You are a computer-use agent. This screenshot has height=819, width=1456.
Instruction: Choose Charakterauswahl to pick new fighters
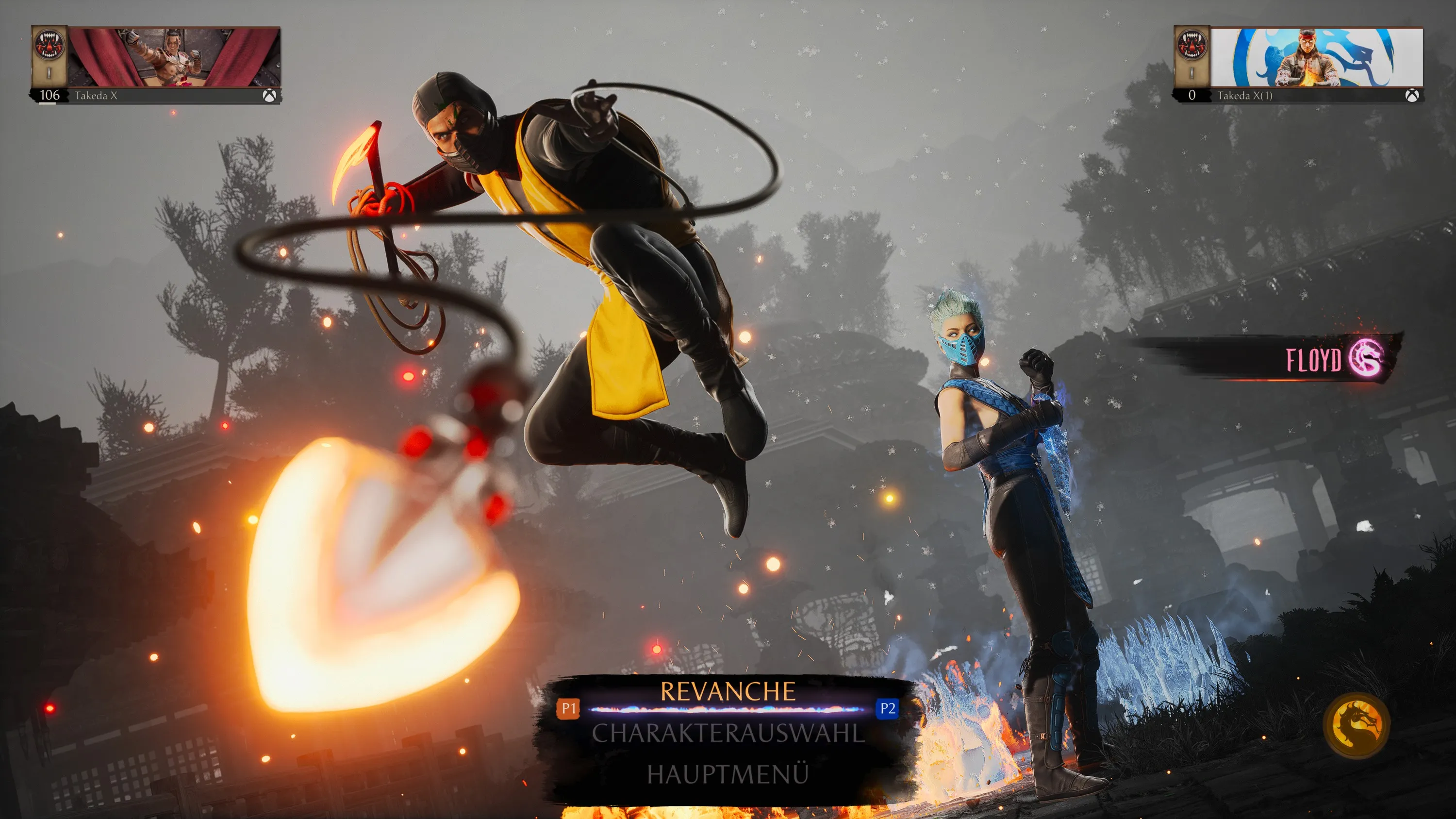[x=728, y=733]
